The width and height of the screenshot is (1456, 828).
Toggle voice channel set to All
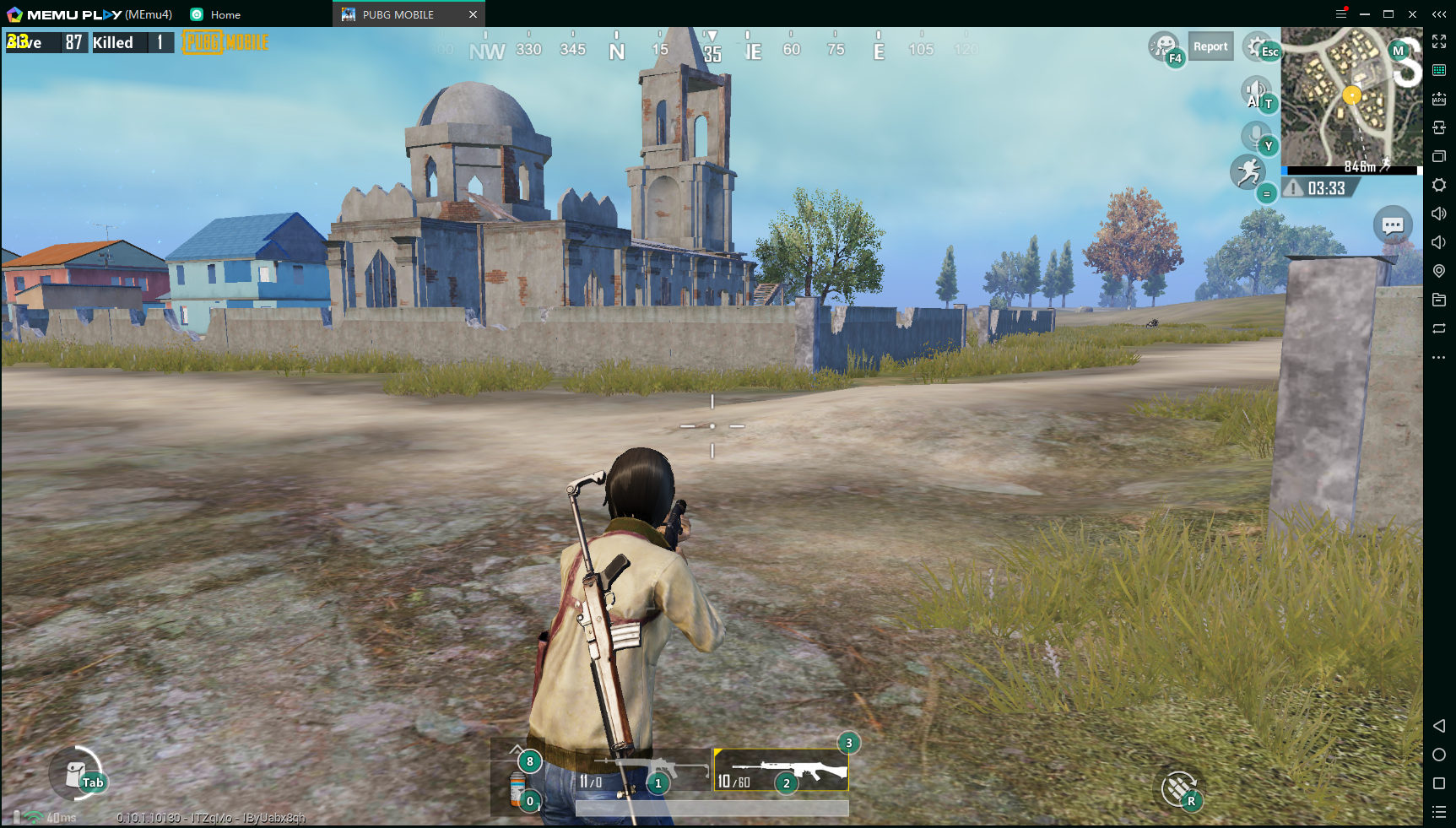[x=1256, y=91]
